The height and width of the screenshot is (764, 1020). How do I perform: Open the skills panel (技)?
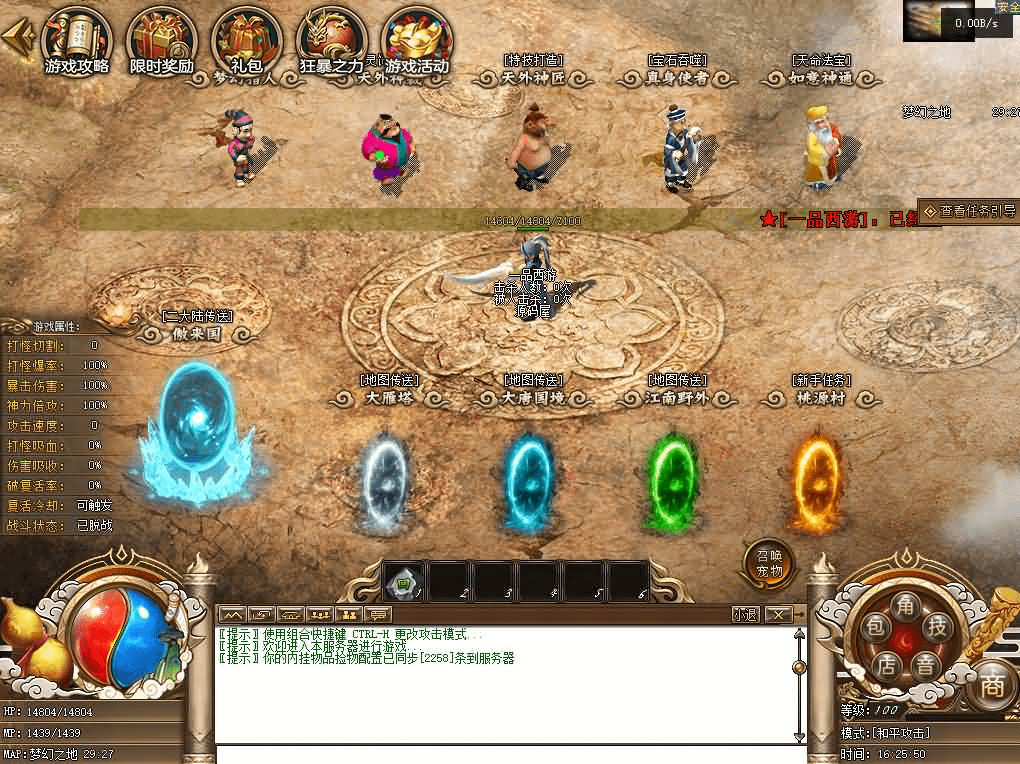point(938,628)
